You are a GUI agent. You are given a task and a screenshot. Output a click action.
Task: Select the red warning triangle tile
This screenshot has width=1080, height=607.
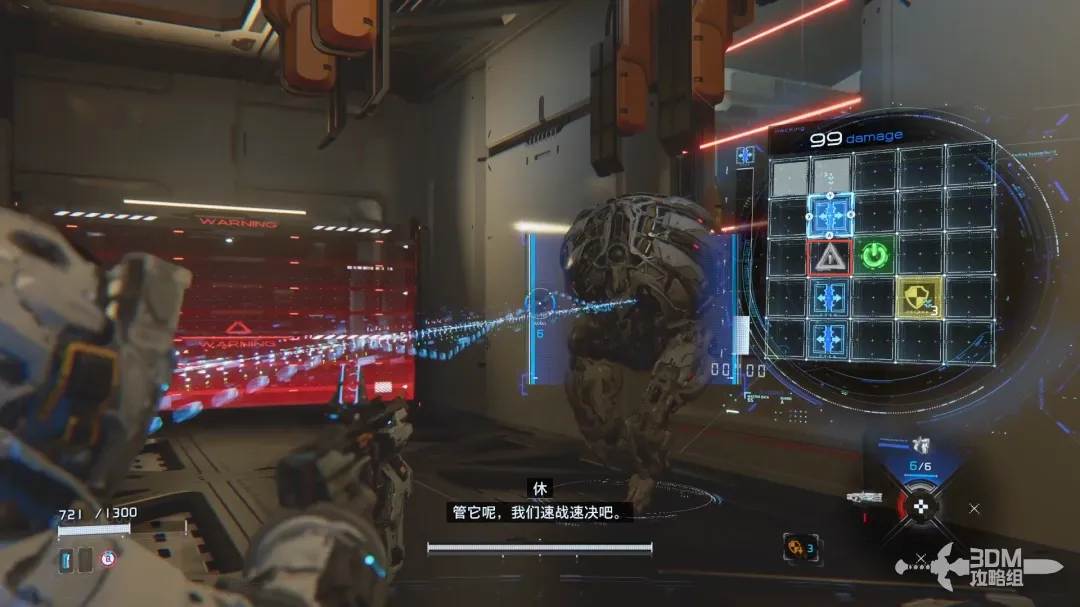pyautogui.click(x=829, y=257)
